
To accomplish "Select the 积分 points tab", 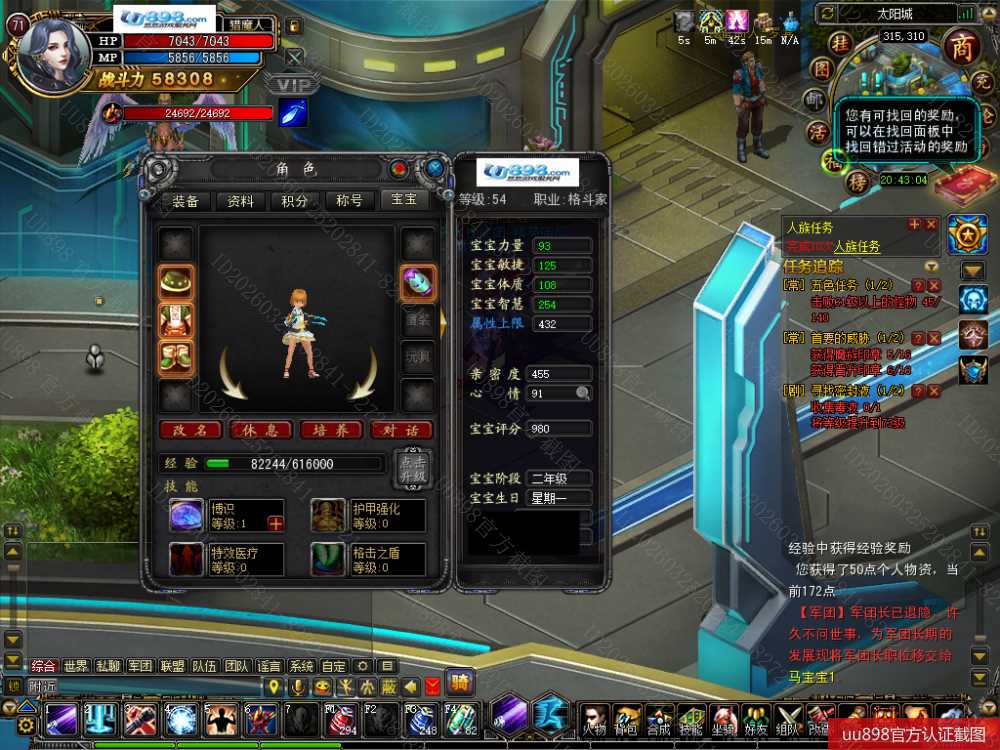I will click(295, 201).
